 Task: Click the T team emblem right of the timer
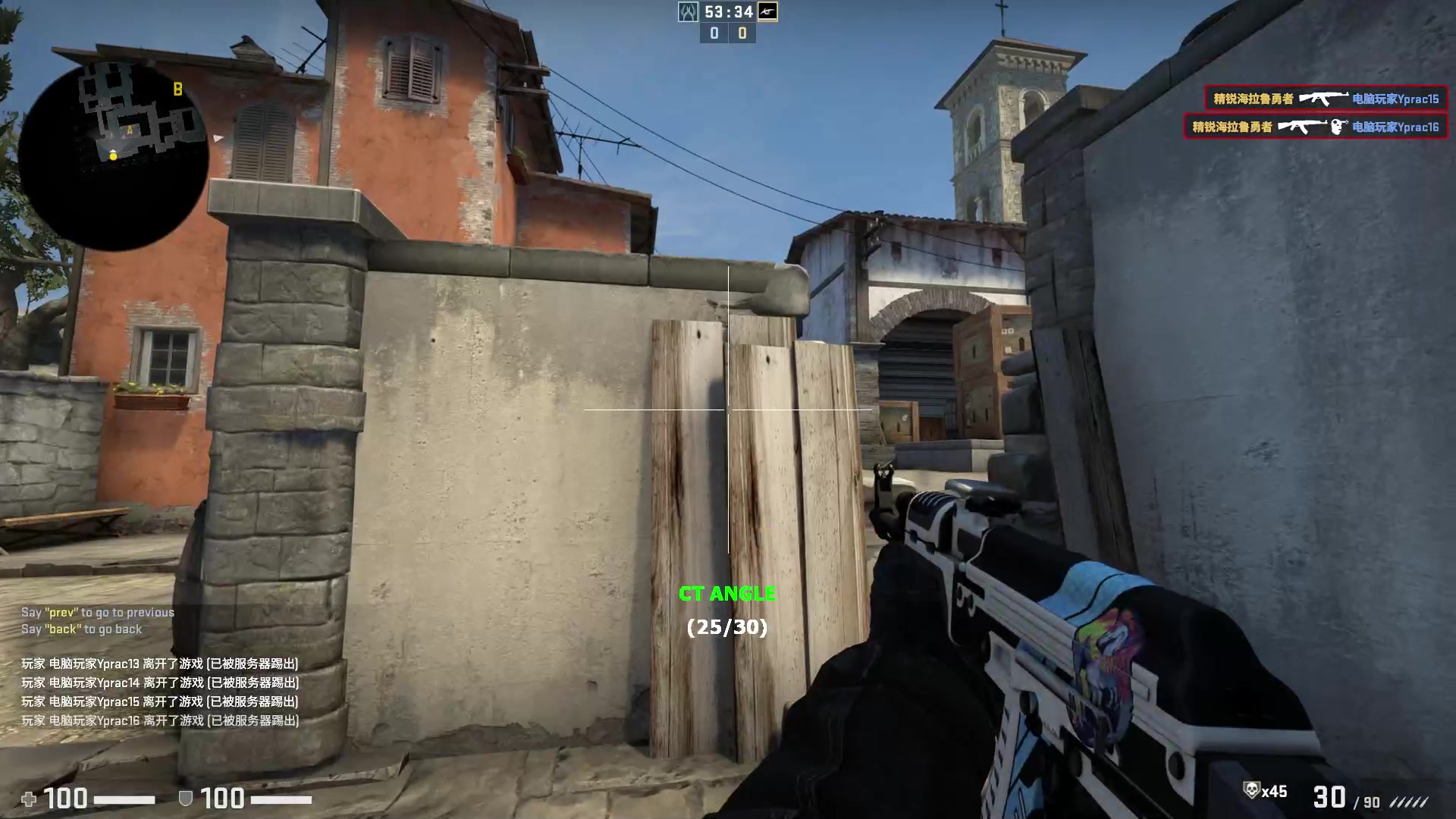766,12
